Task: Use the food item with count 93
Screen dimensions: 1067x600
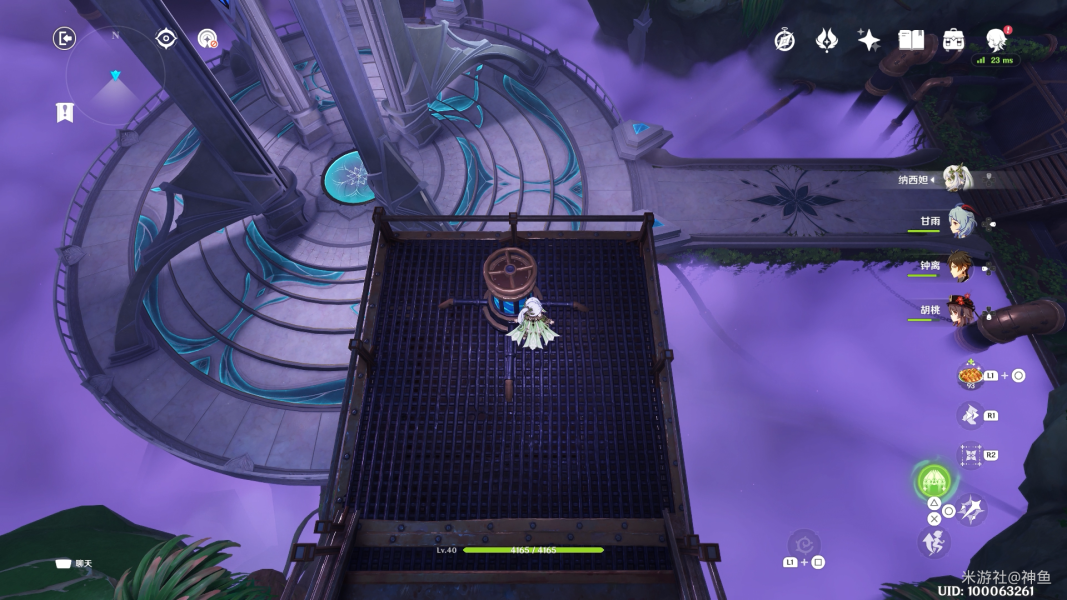Action: pos(970,376)
